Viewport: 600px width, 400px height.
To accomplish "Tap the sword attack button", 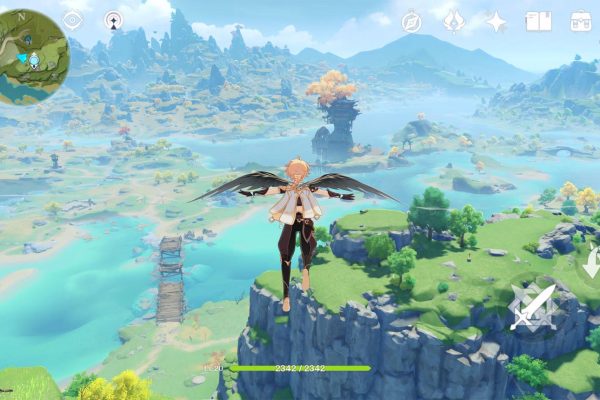I will click(x=531, y=306).
